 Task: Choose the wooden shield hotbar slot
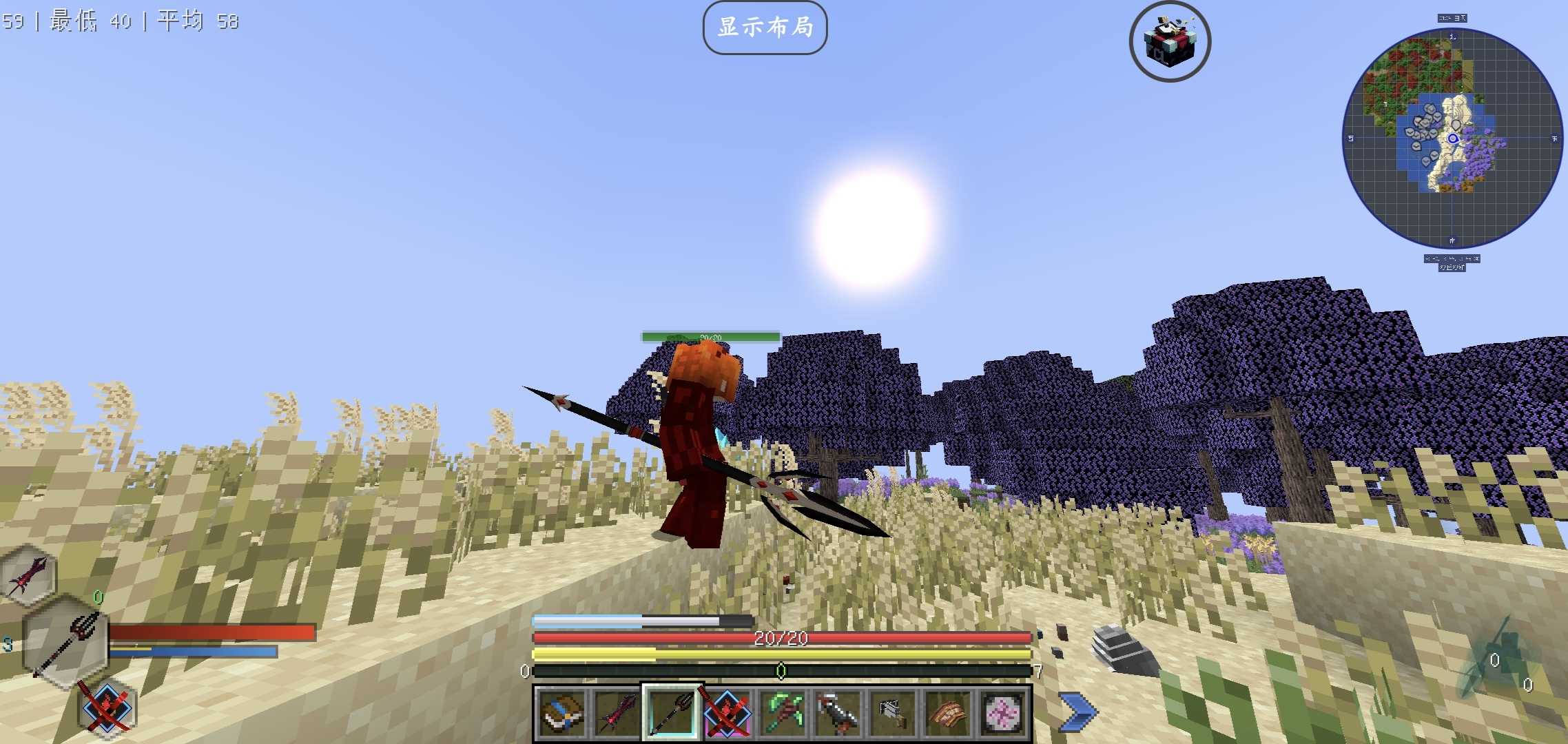[948, 712]
